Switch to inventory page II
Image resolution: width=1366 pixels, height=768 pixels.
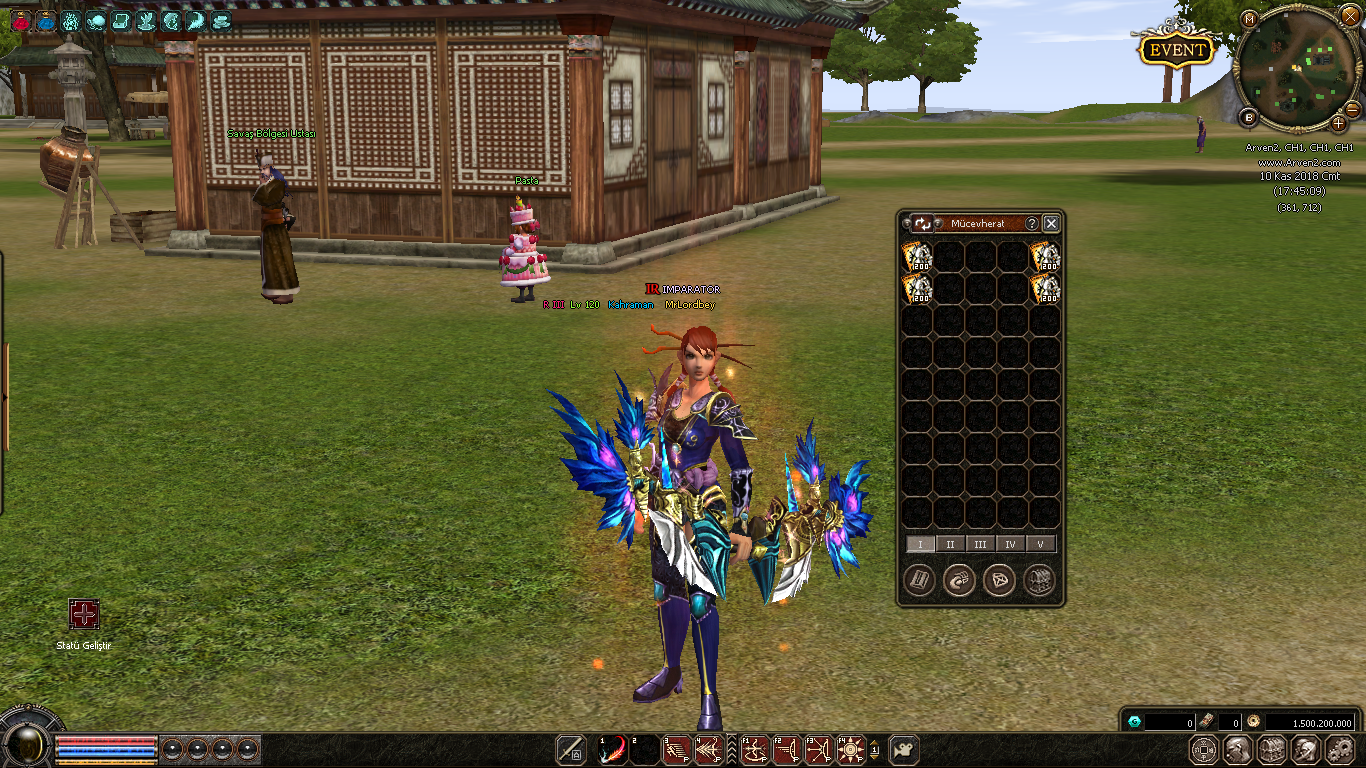coord(950,545)
